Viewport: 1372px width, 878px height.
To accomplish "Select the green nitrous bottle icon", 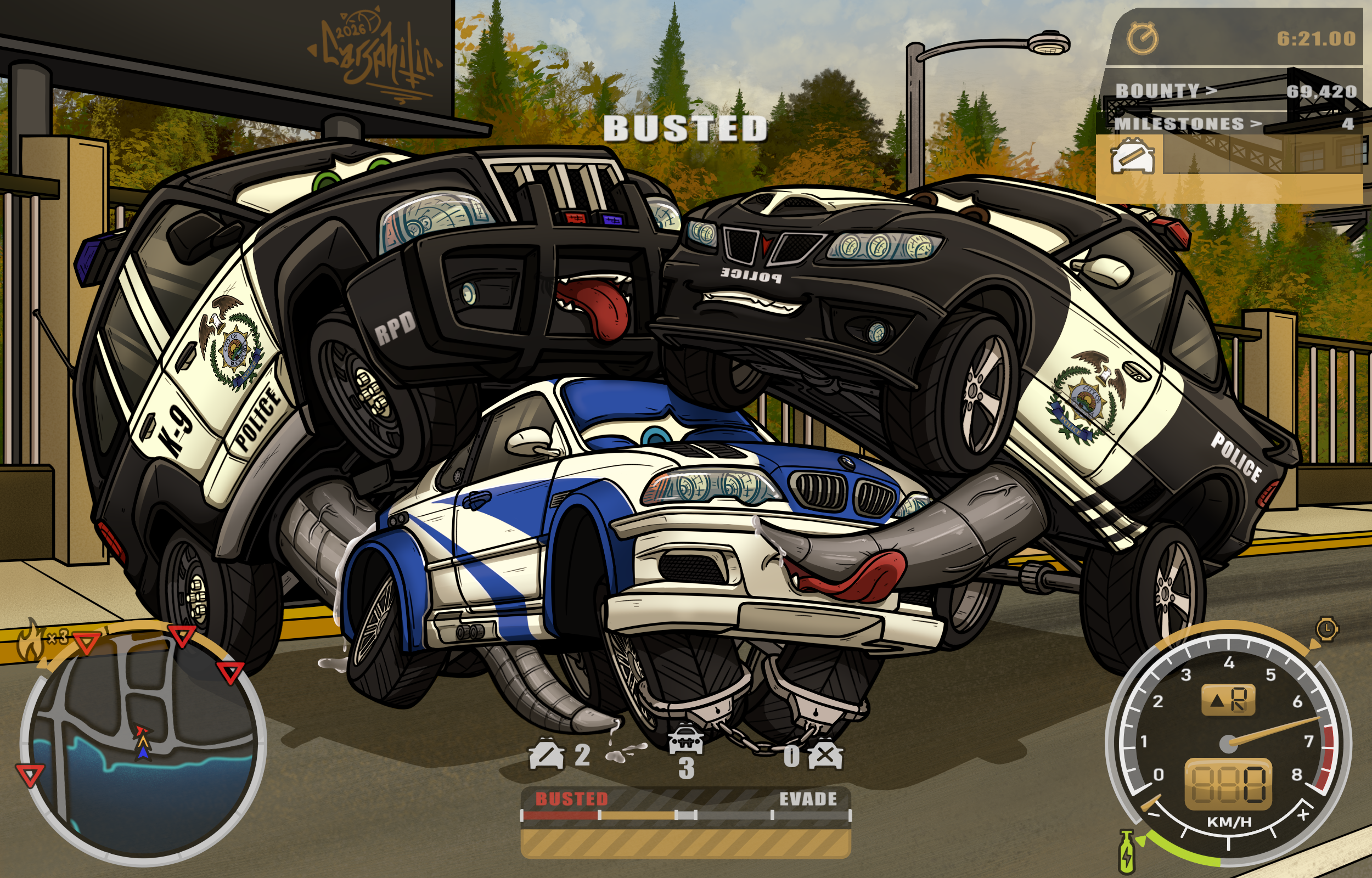I will pyautogui.click(x=1126, y=852).
